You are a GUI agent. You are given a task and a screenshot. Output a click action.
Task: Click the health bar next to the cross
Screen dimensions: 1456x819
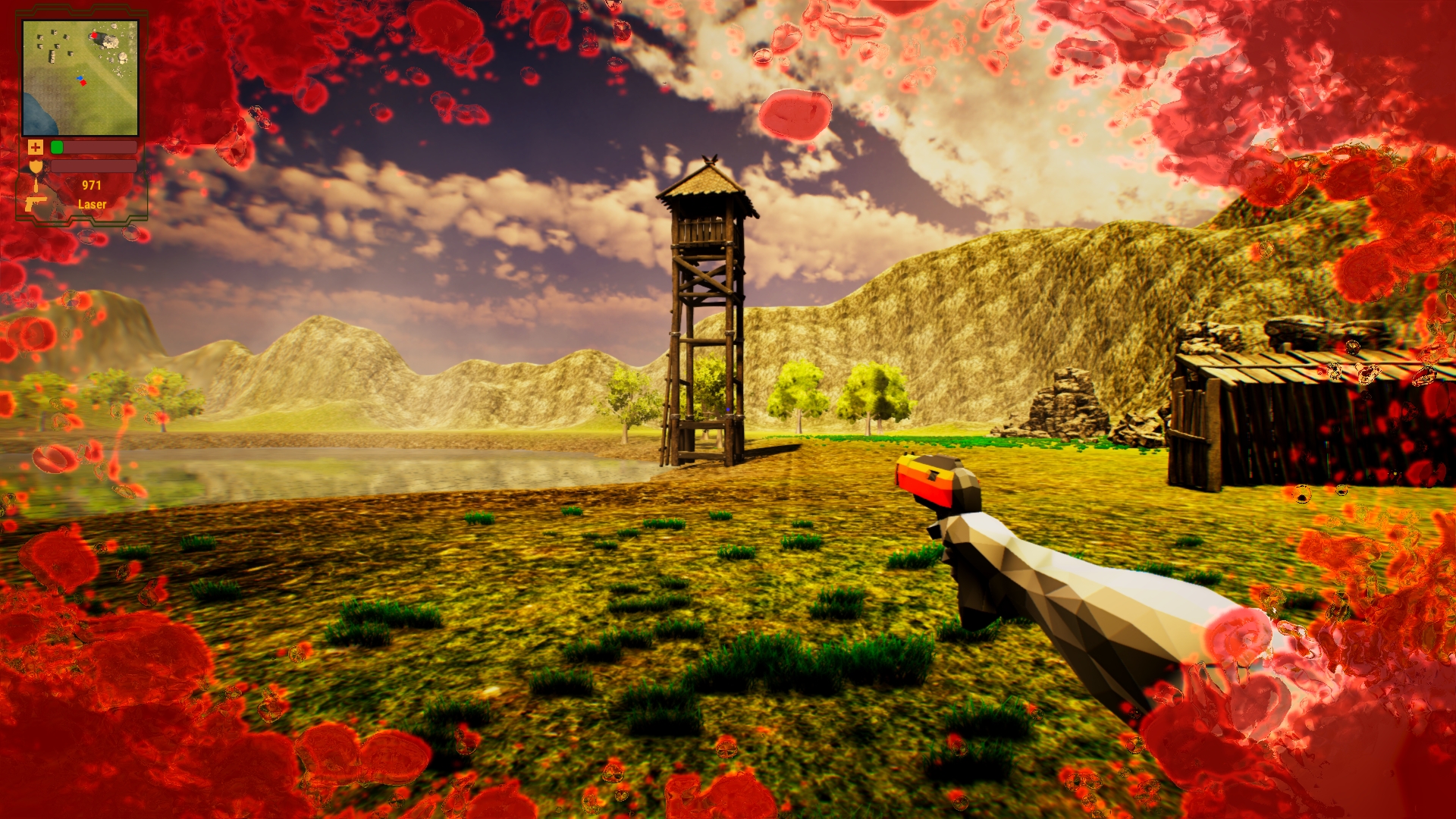pos(97,147)
